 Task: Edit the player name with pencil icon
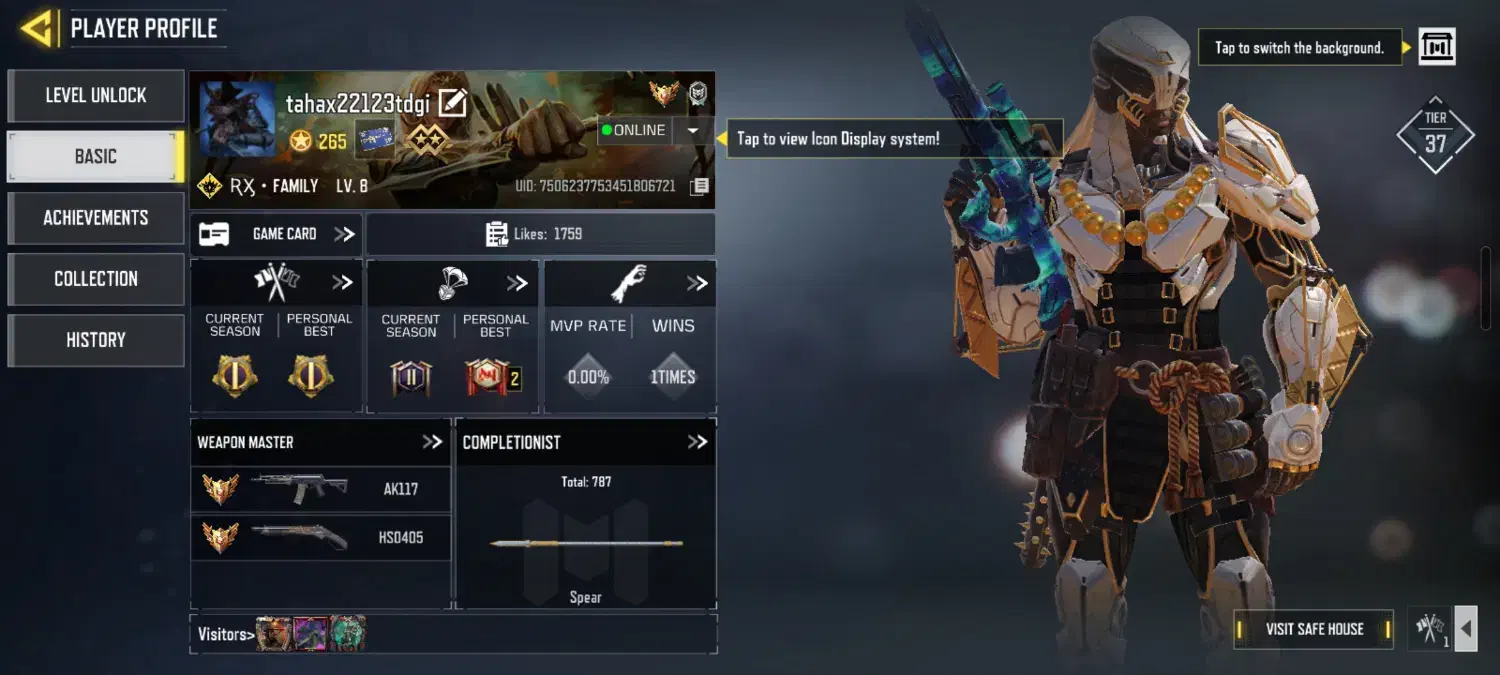tap(453, 103)
